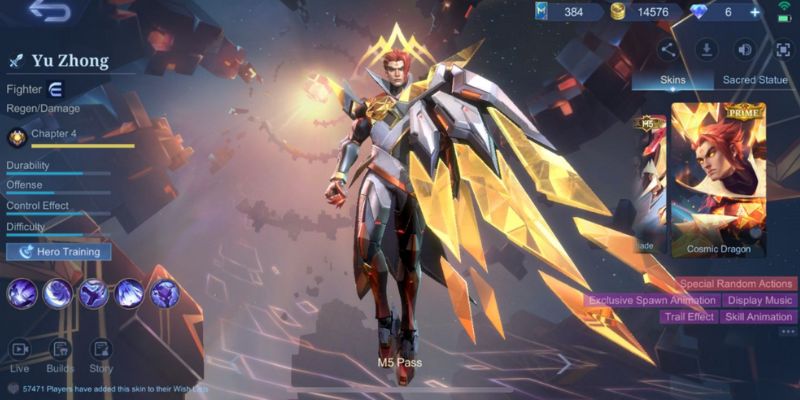The width and height of the screenshot is (800, 400).
Task: Go back using the top-left arrow
Action: click(x=49, y=12)
